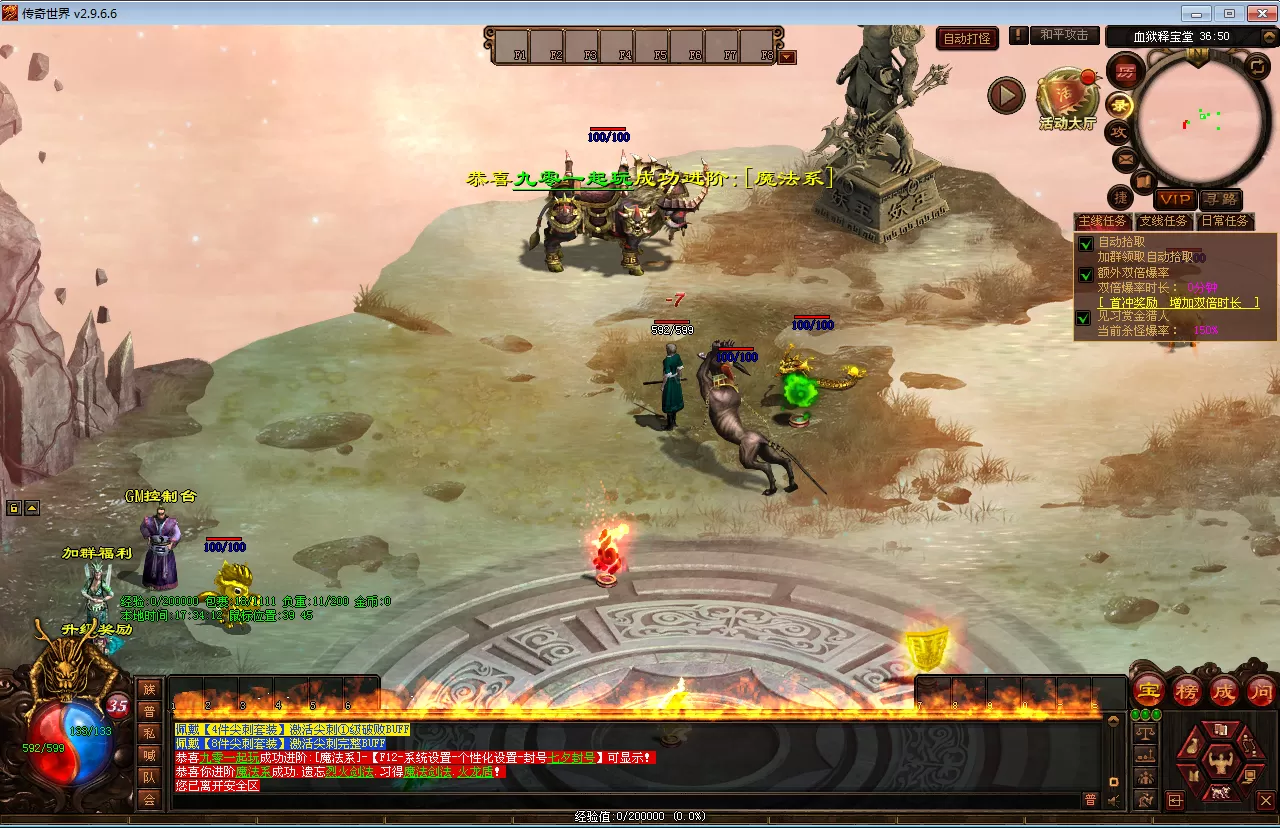1280x828 pixels.
Task: Activate the 寻路 pathfinding button
Action: click(1220, 200)
